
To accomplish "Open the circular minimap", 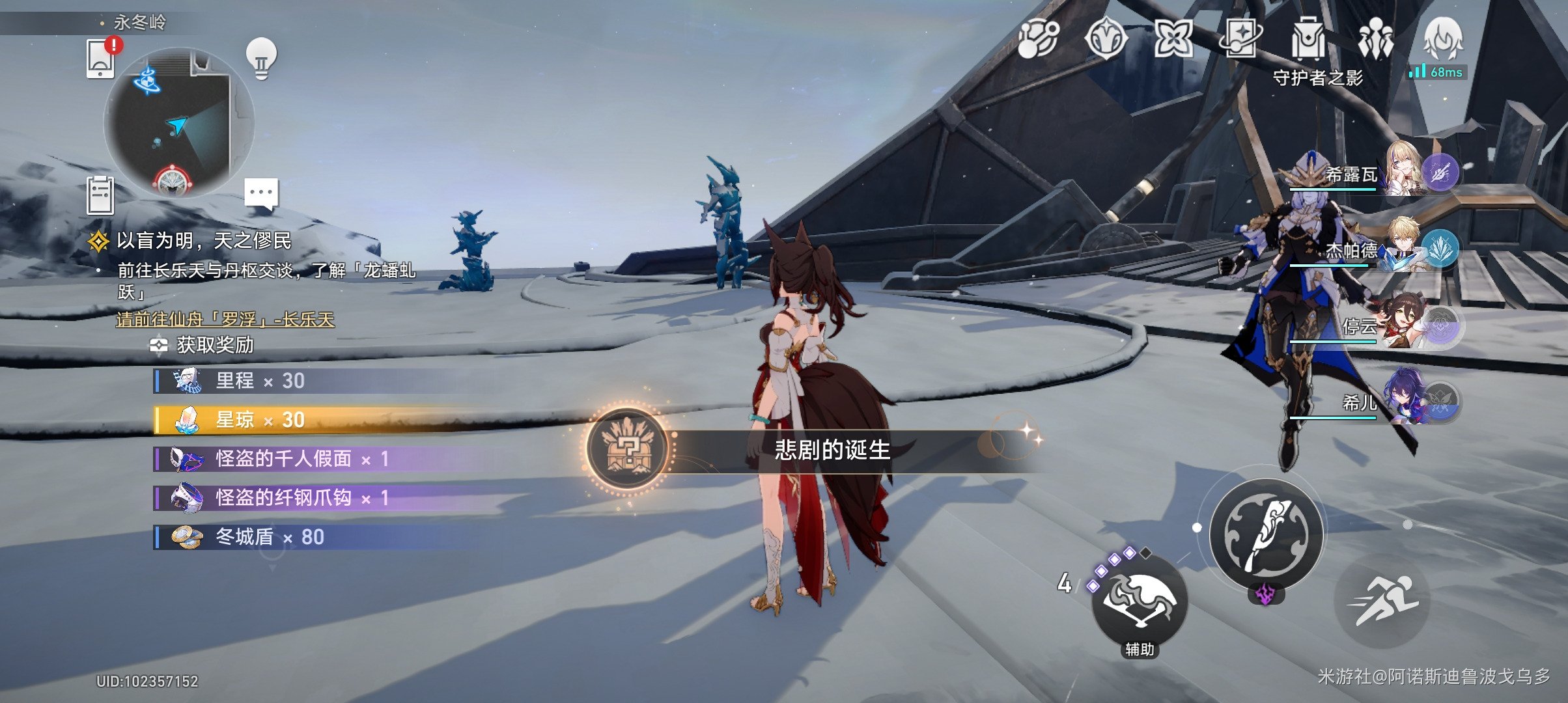I will (178, 122).
